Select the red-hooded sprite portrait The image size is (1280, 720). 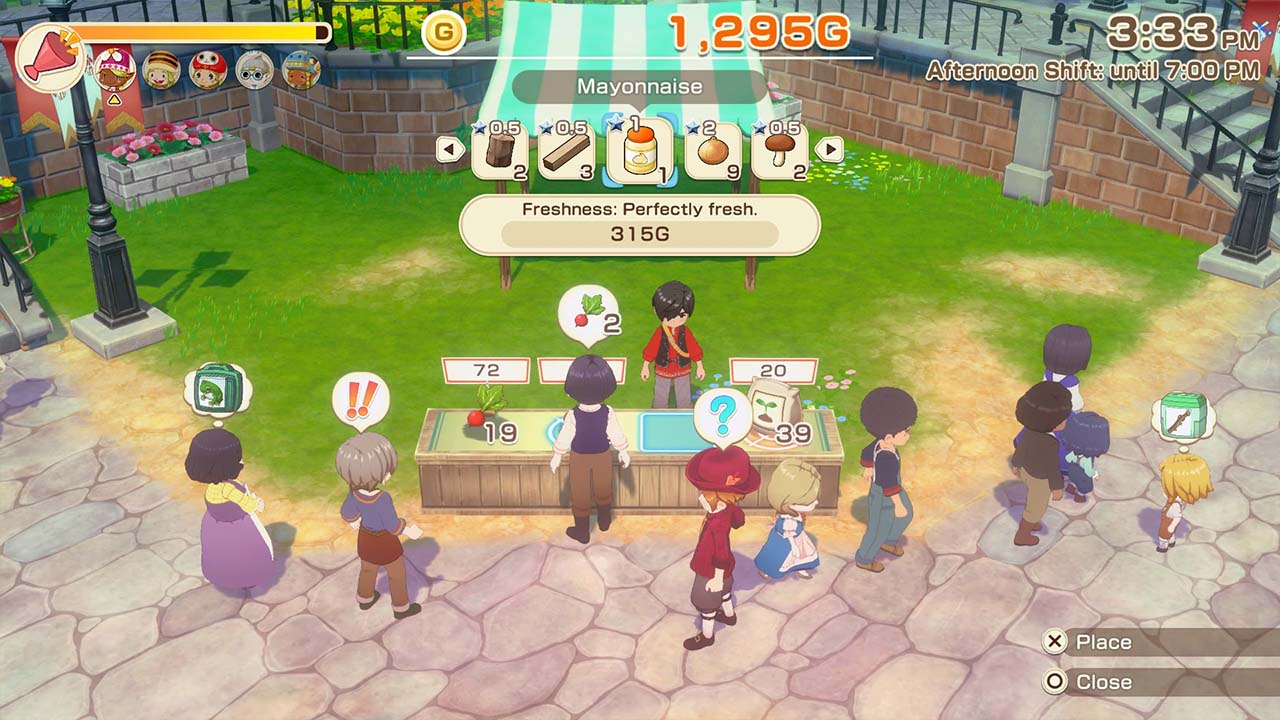(x=208, y=70)
